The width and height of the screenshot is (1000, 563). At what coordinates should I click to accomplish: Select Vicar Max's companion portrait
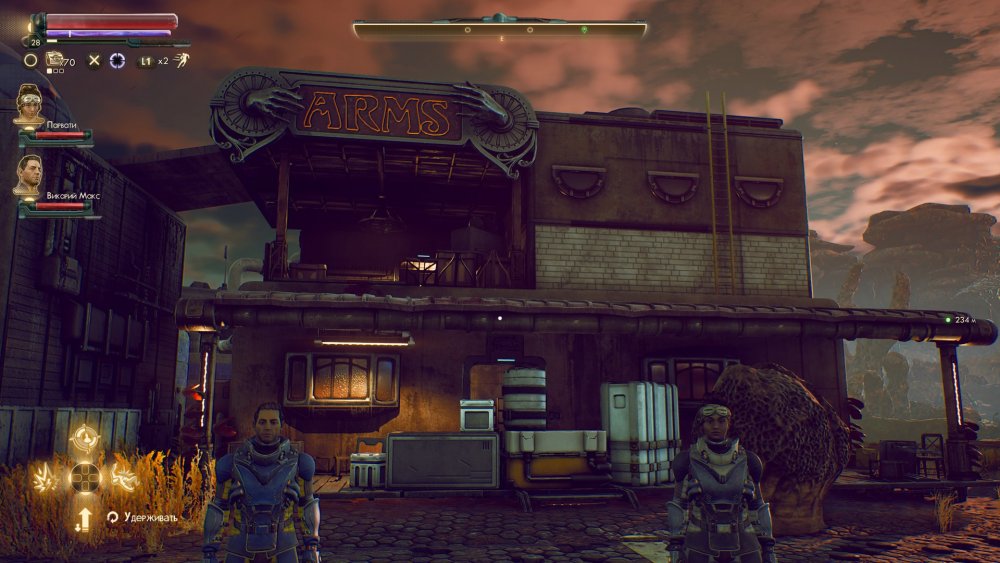click(29, 176)
